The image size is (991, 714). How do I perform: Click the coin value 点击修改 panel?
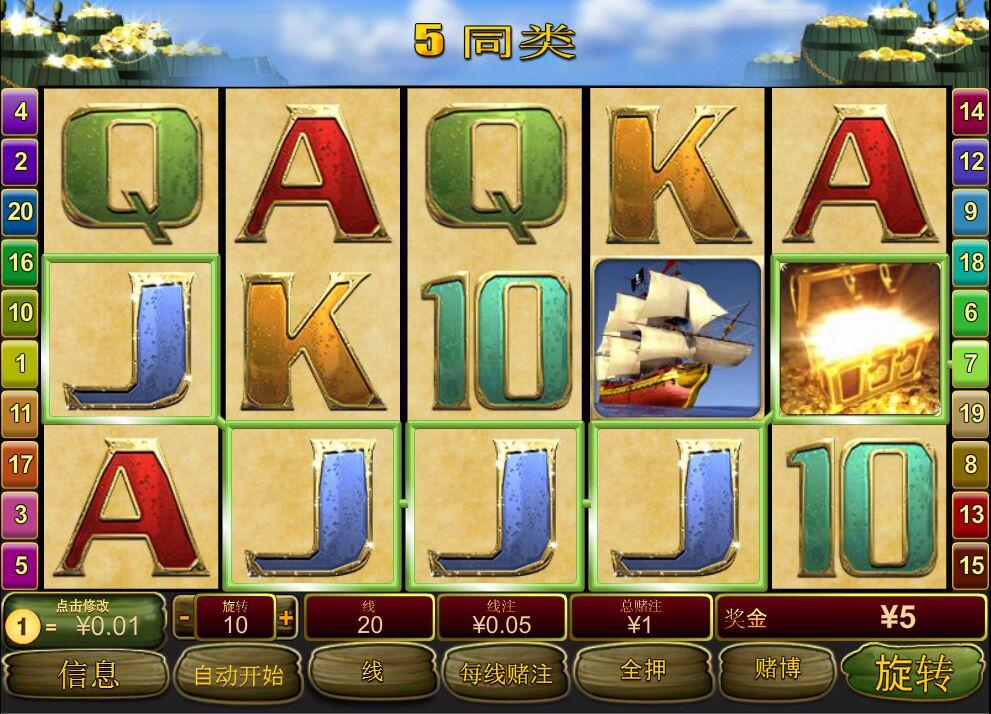(x=85, y=620)
